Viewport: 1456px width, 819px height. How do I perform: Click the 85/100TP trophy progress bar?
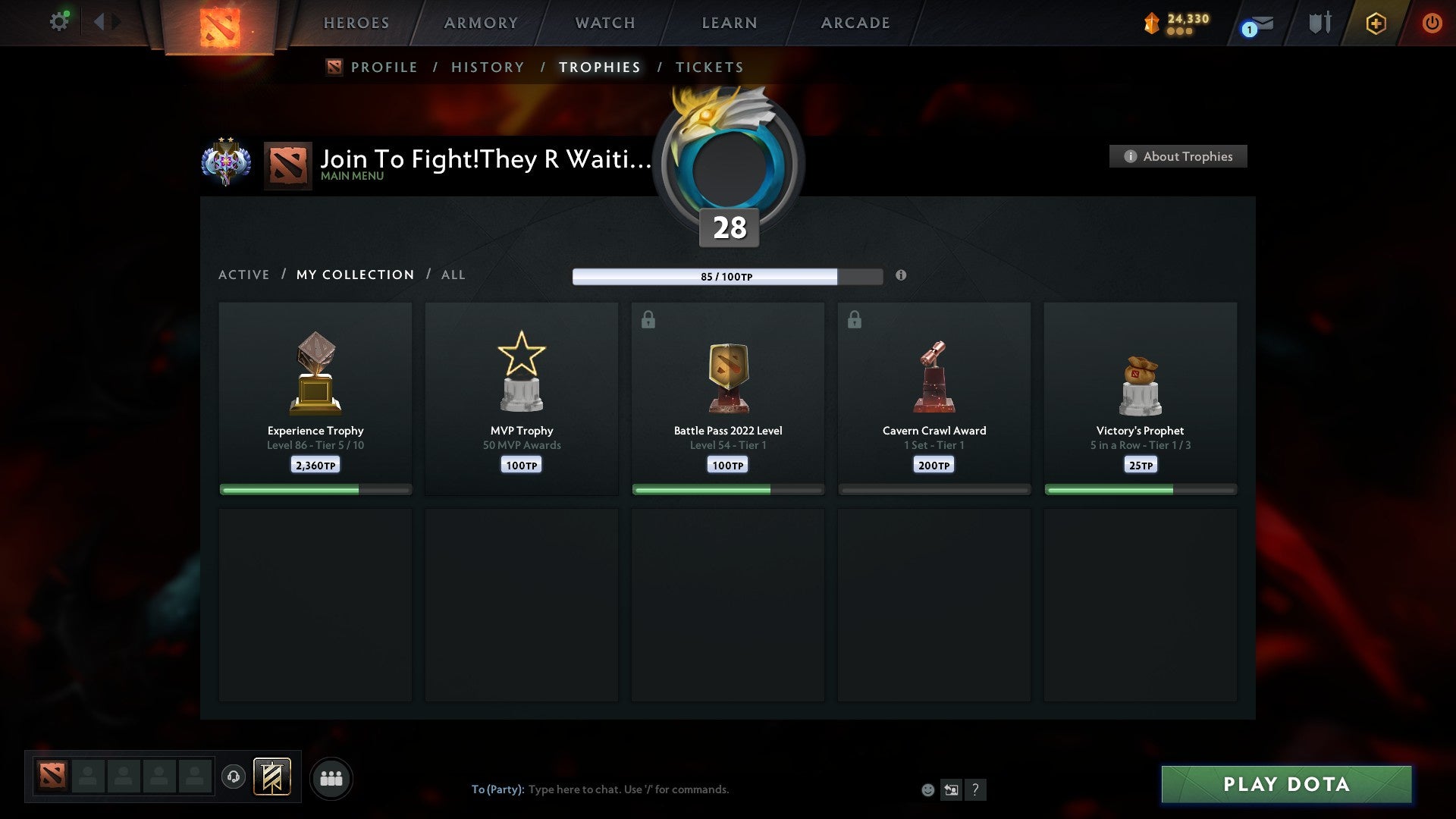click(x=726, y=277)
